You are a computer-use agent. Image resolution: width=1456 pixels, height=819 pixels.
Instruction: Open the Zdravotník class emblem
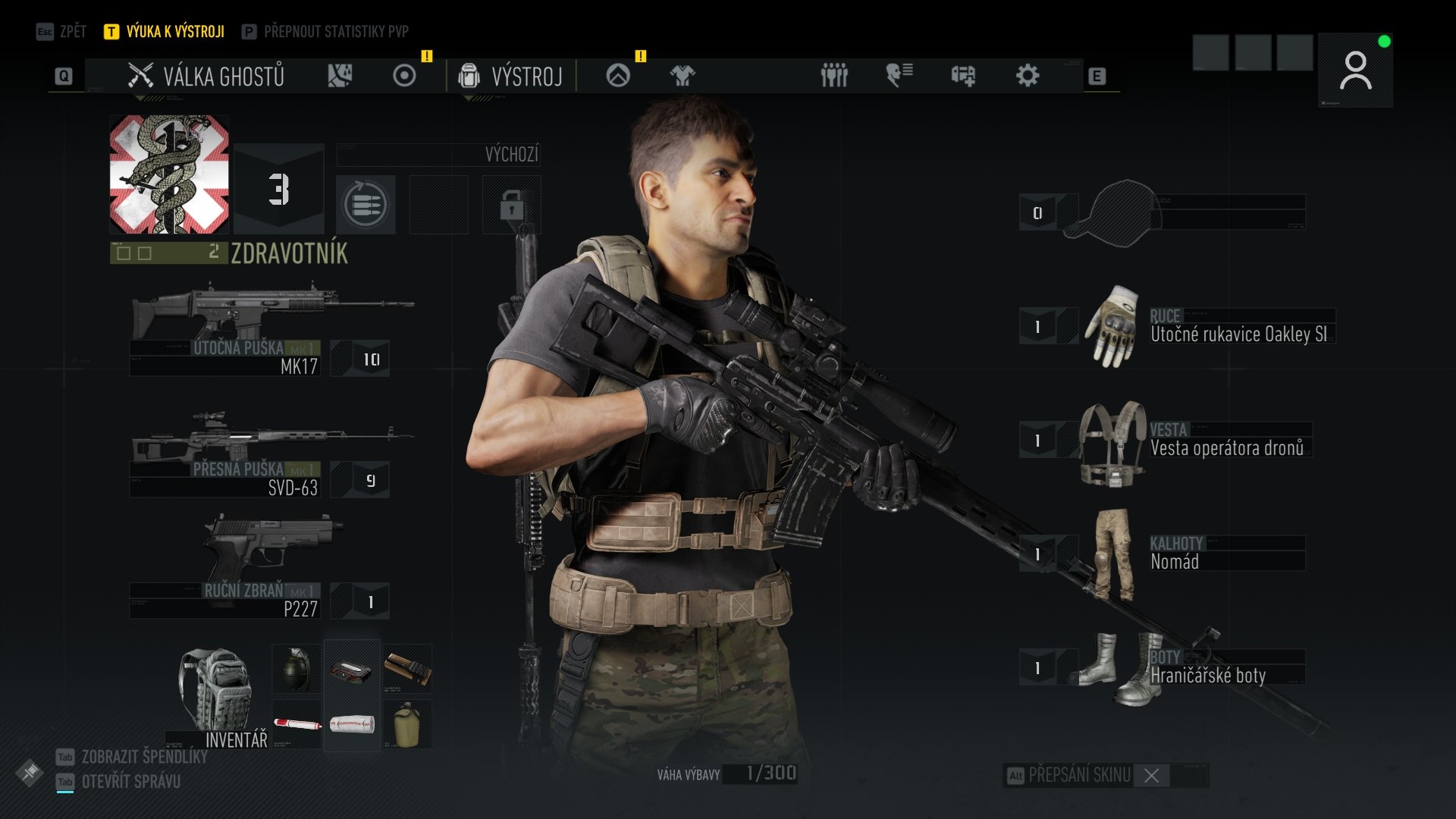point(169,174)
